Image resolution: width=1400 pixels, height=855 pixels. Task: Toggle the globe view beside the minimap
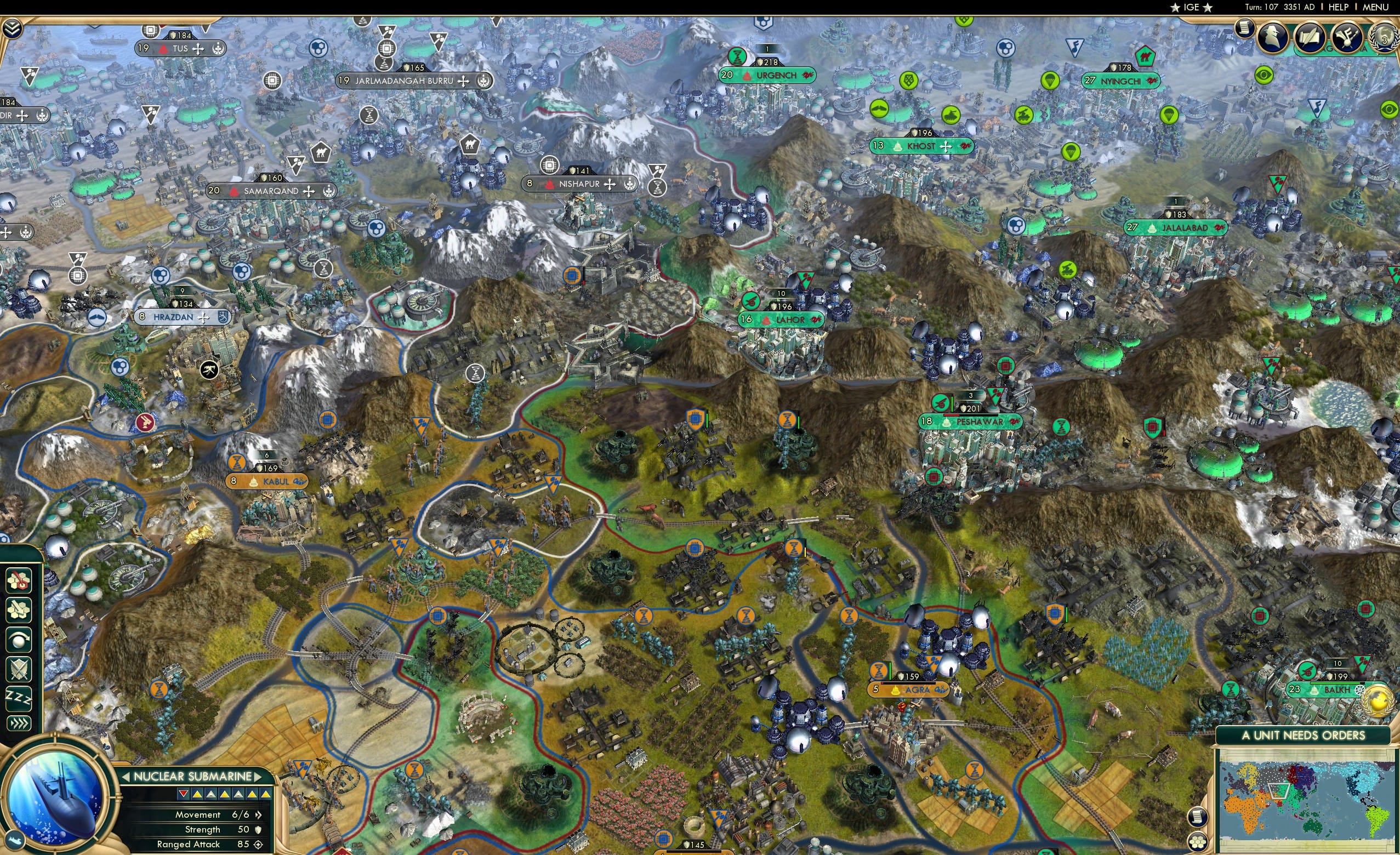[x=1198, y=842]
